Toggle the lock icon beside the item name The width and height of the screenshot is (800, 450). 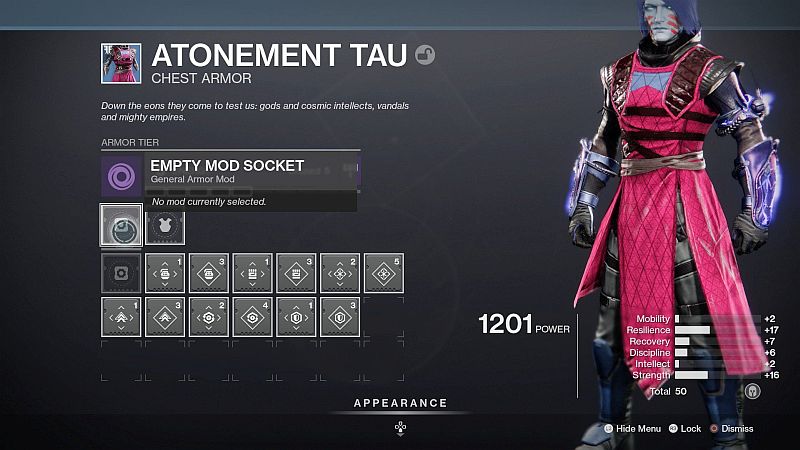[x=425, y=55]
